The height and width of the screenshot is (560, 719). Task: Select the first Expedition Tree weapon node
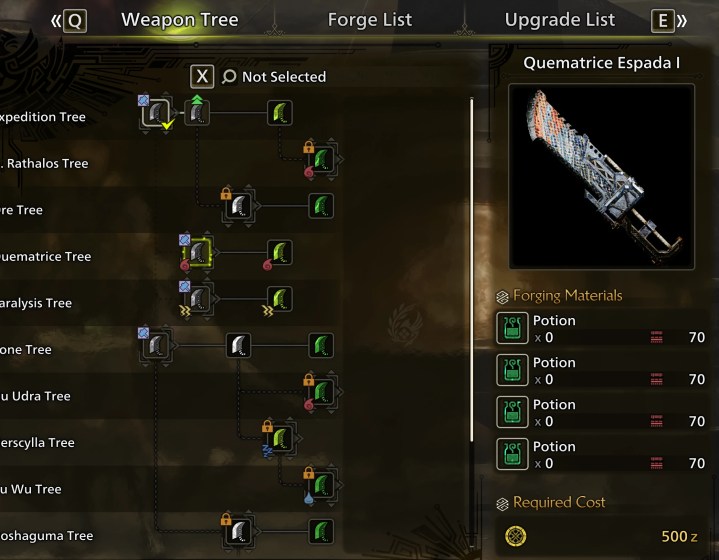click(155, 114)
